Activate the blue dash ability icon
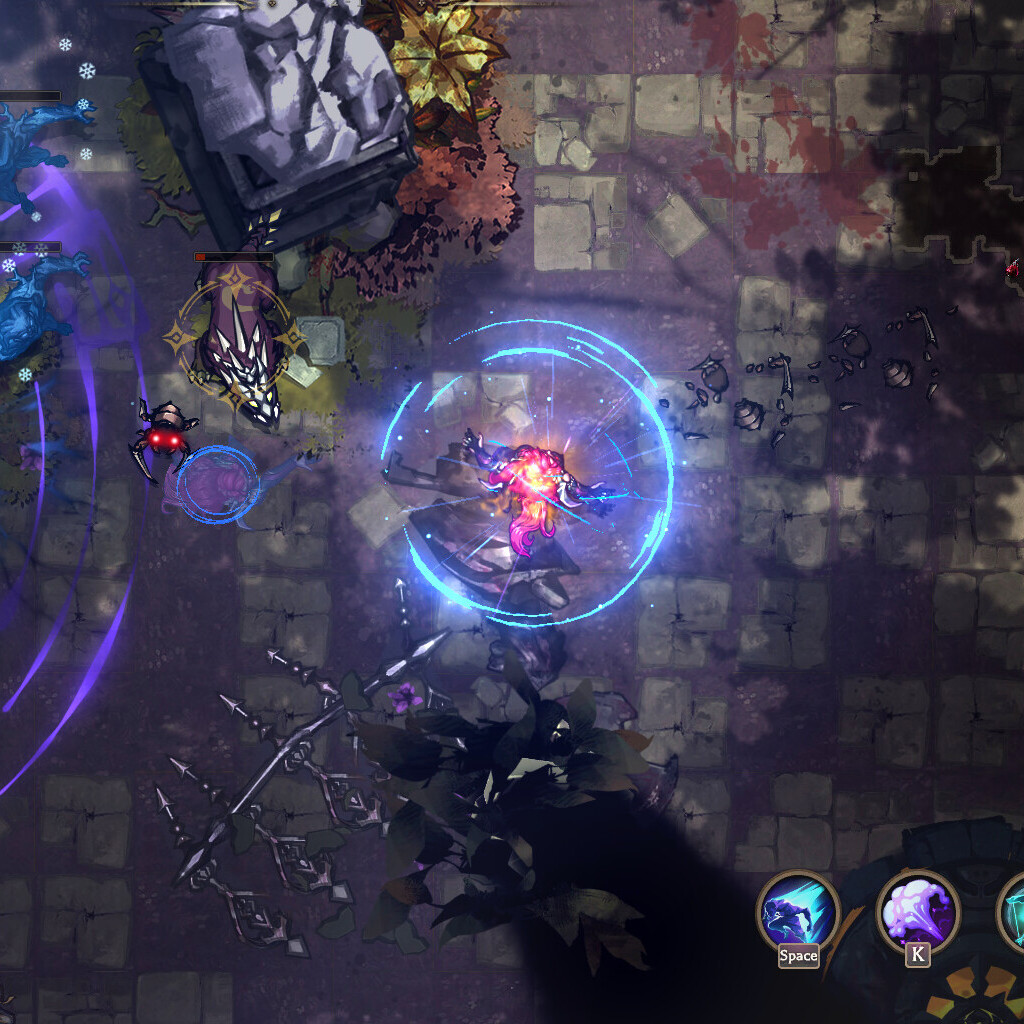Screen dimensions: 1024x1024 pos(797,911)
